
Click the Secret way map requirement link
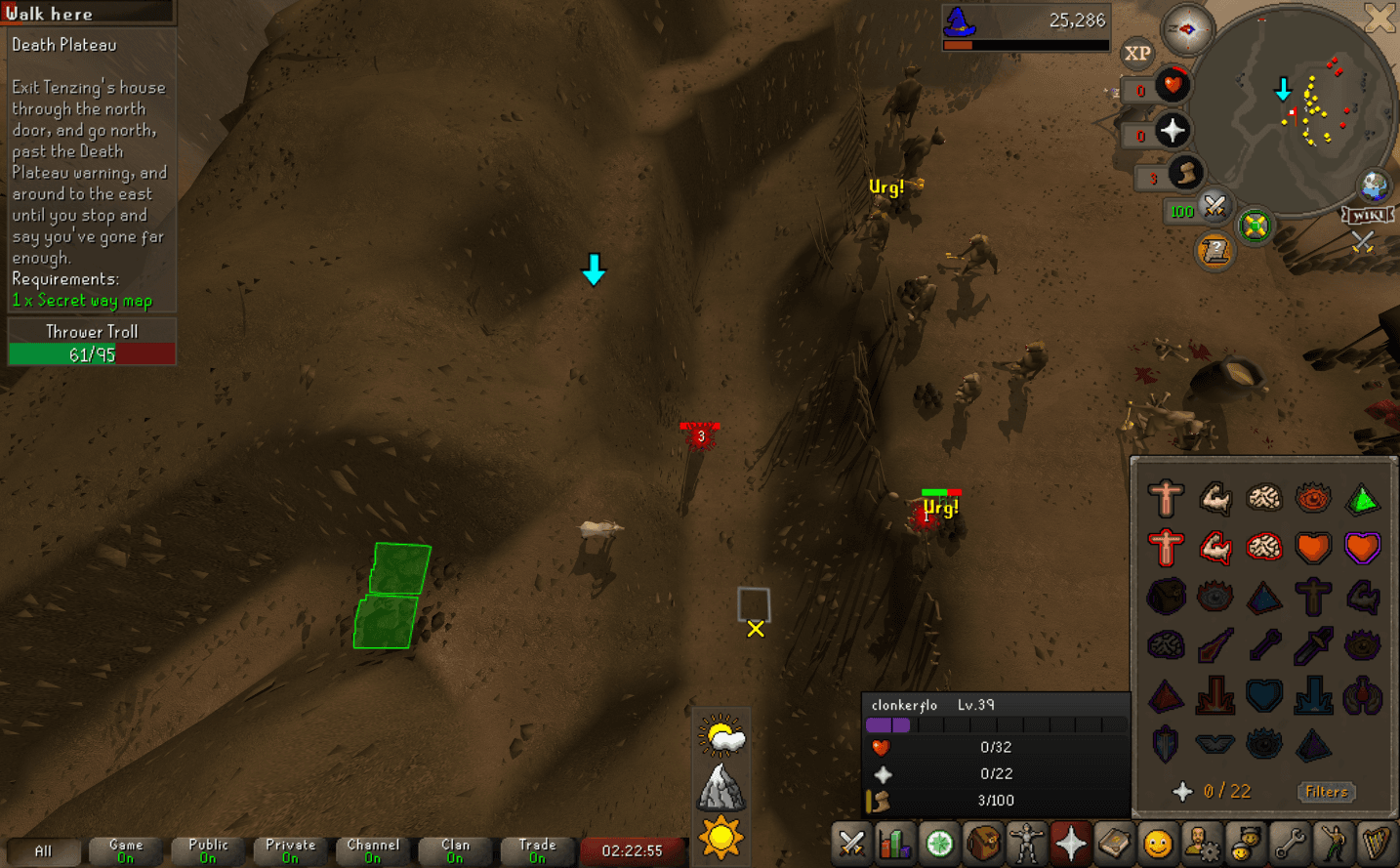point(83,301)
